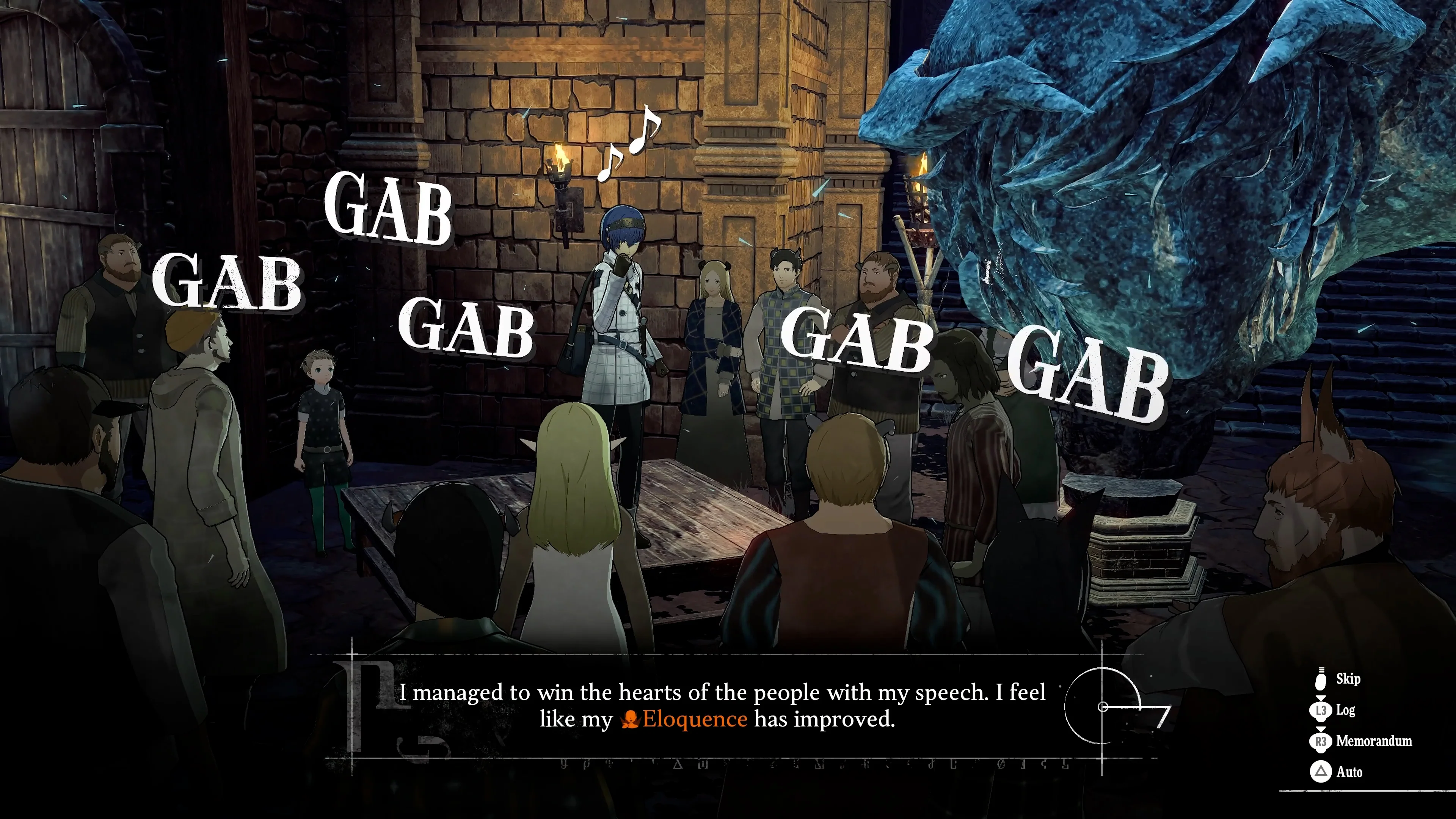Expand the dialogue Log history
The height and width of the screenshot is (819, 1456).
1346,711
